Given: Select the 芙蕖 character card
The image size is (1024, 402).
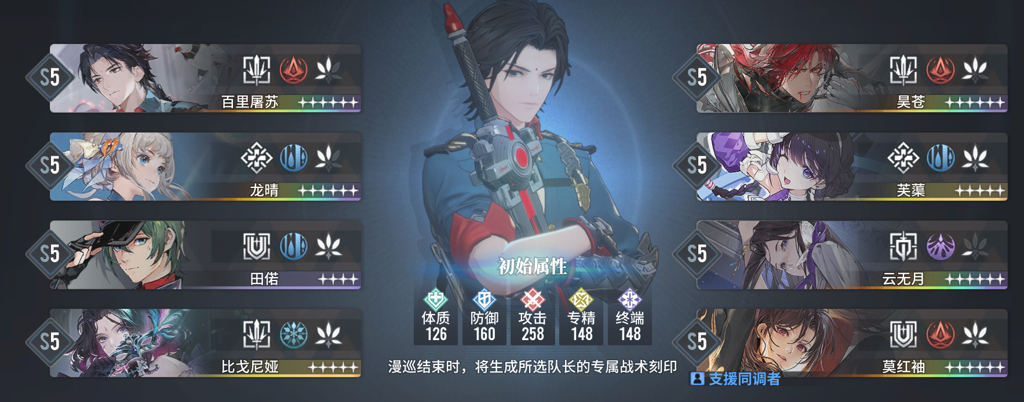Looking at the screenshot, I should 852,166.
